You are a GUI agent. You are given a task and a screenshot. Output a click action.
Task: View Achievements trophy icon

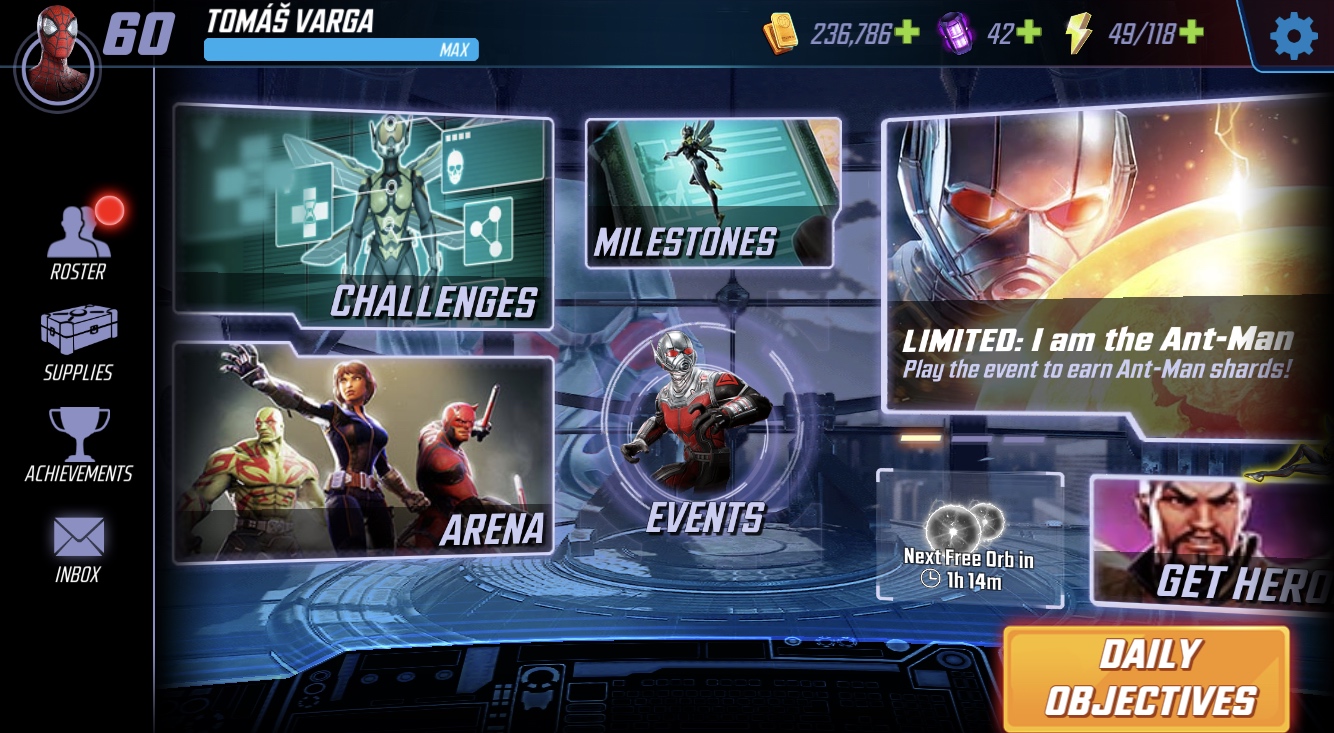[x=76, y=434]
